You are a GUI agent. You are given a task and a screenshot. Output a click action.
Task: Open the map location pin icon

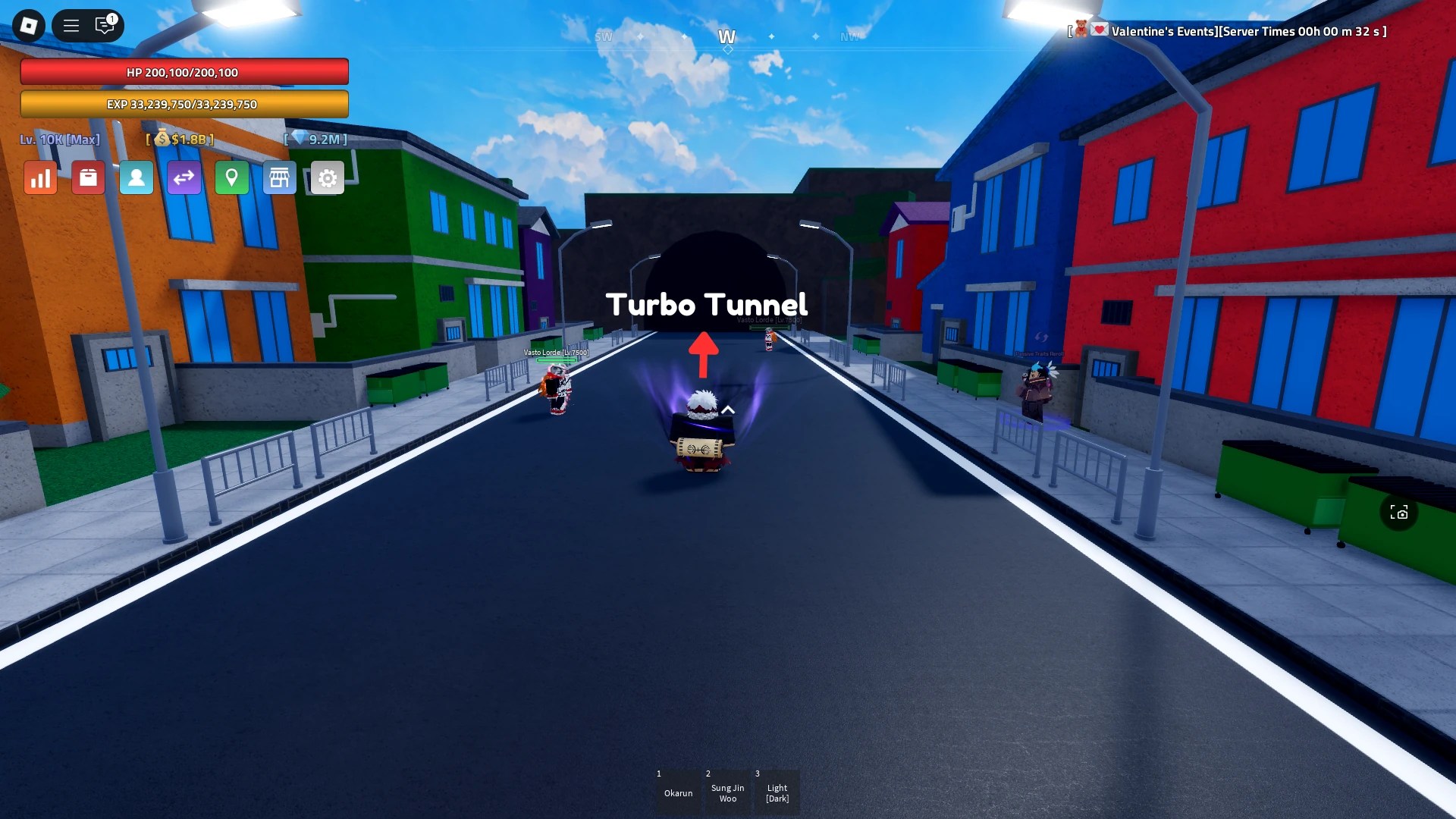[232, 177]
